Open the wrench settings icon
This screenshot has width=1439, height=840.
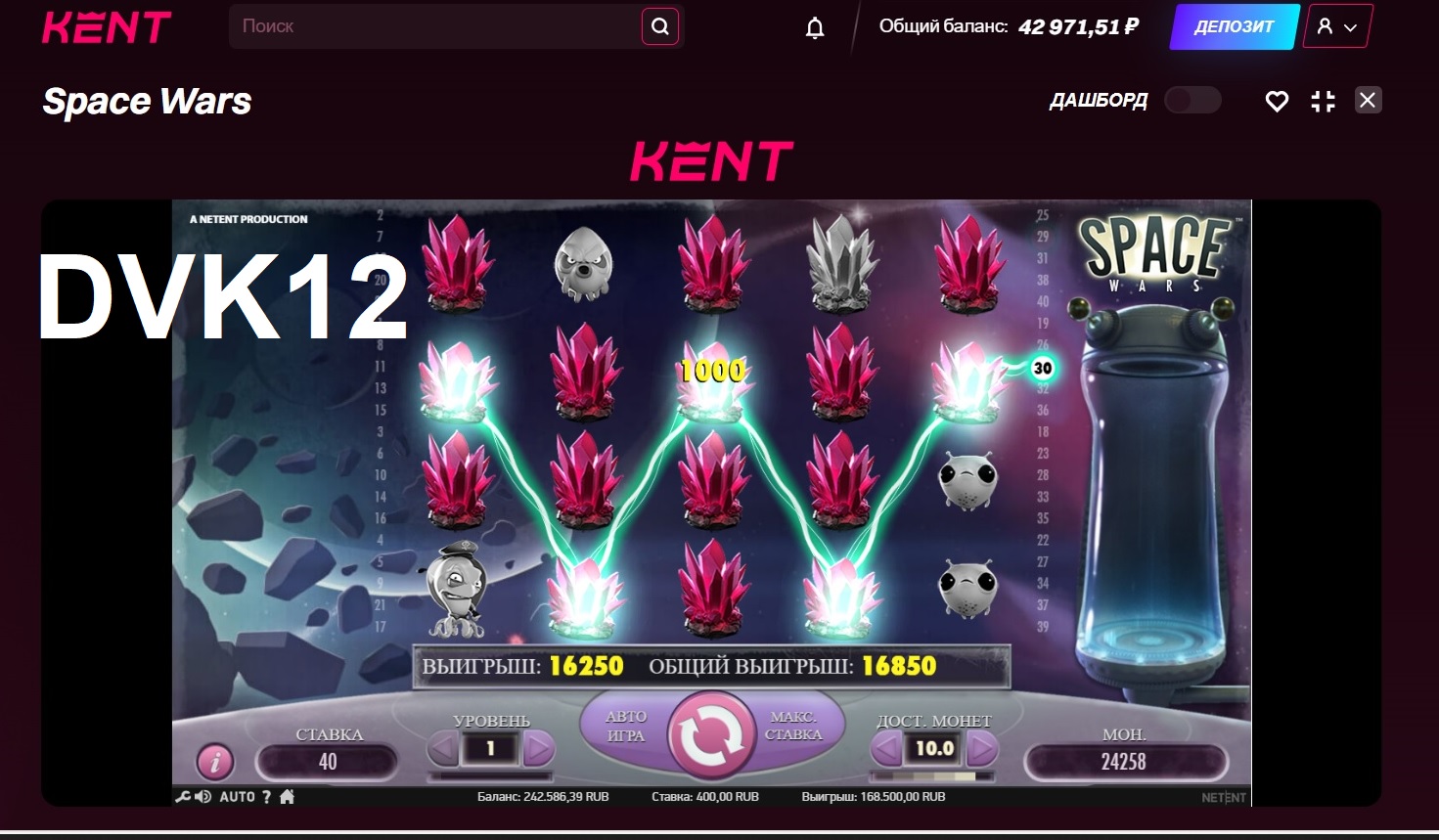pos(182,797)
